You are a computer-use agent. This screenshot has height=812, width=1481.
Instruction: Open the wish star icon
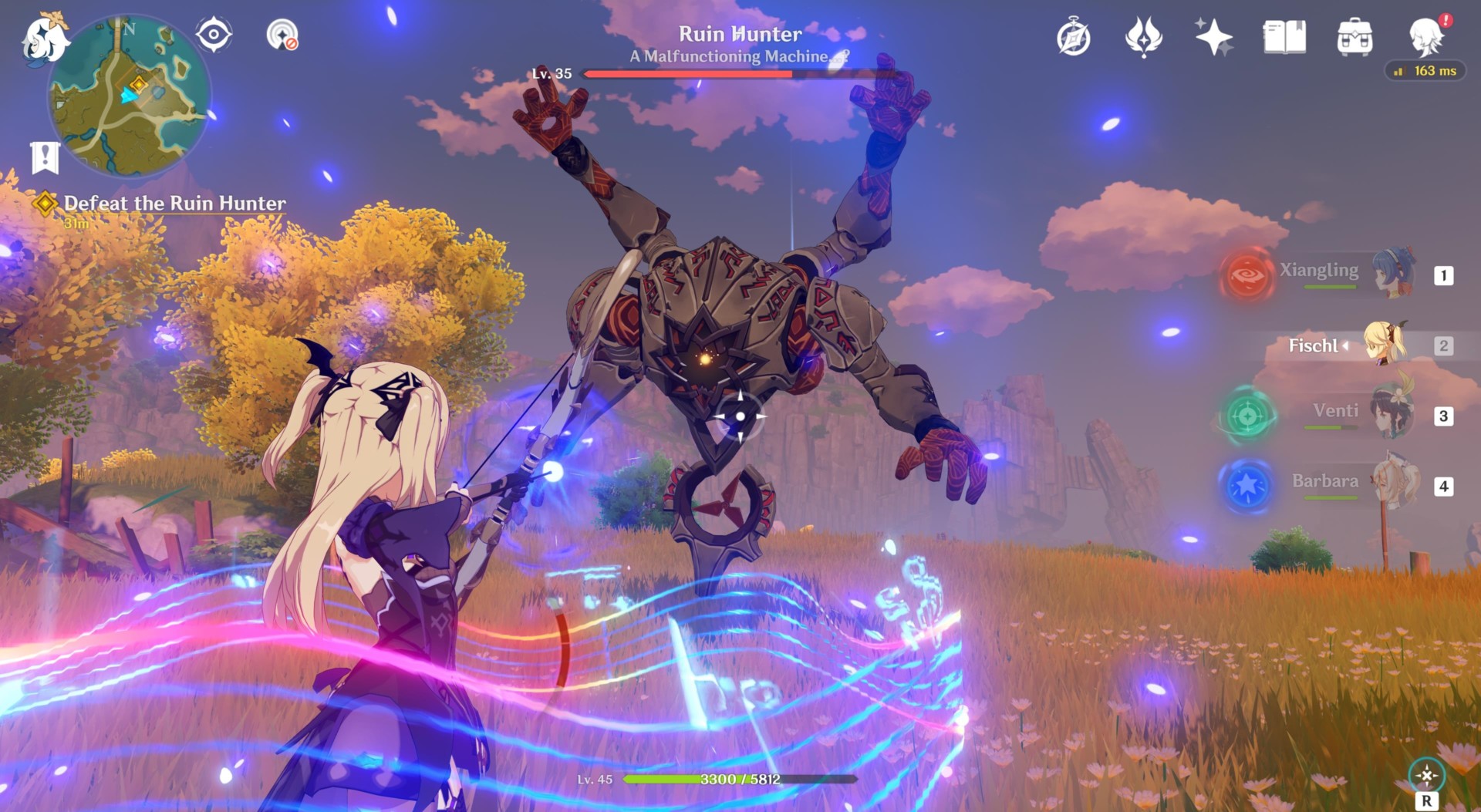(1213, 37)
